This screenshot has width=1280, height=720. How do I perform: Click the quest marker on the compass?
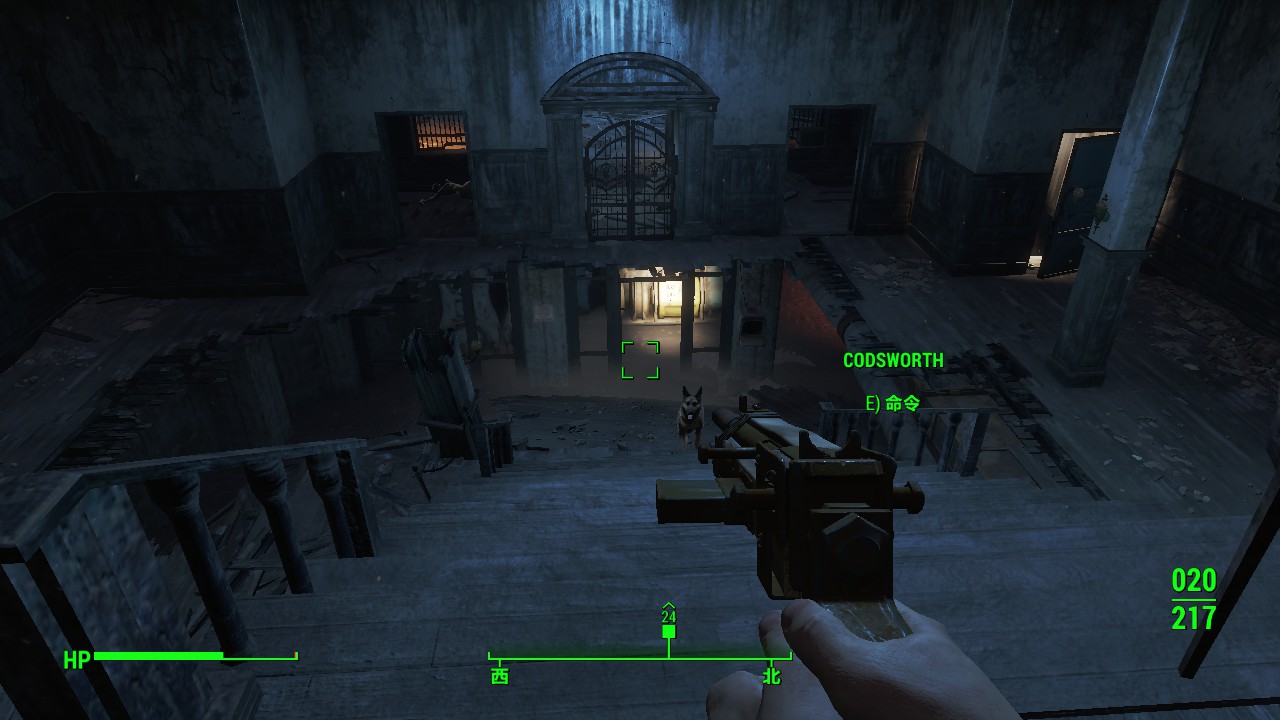click(668, 630)
